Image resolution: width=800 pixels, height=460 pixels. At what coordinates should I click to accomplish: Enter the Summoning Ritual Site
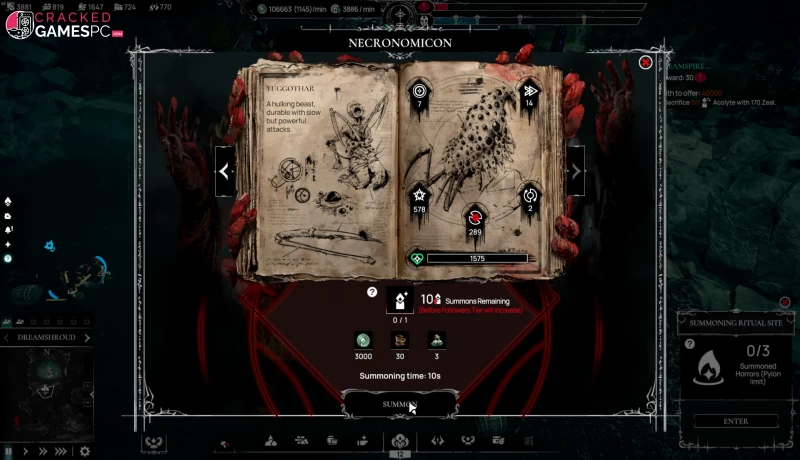click(x=735, y=421)
